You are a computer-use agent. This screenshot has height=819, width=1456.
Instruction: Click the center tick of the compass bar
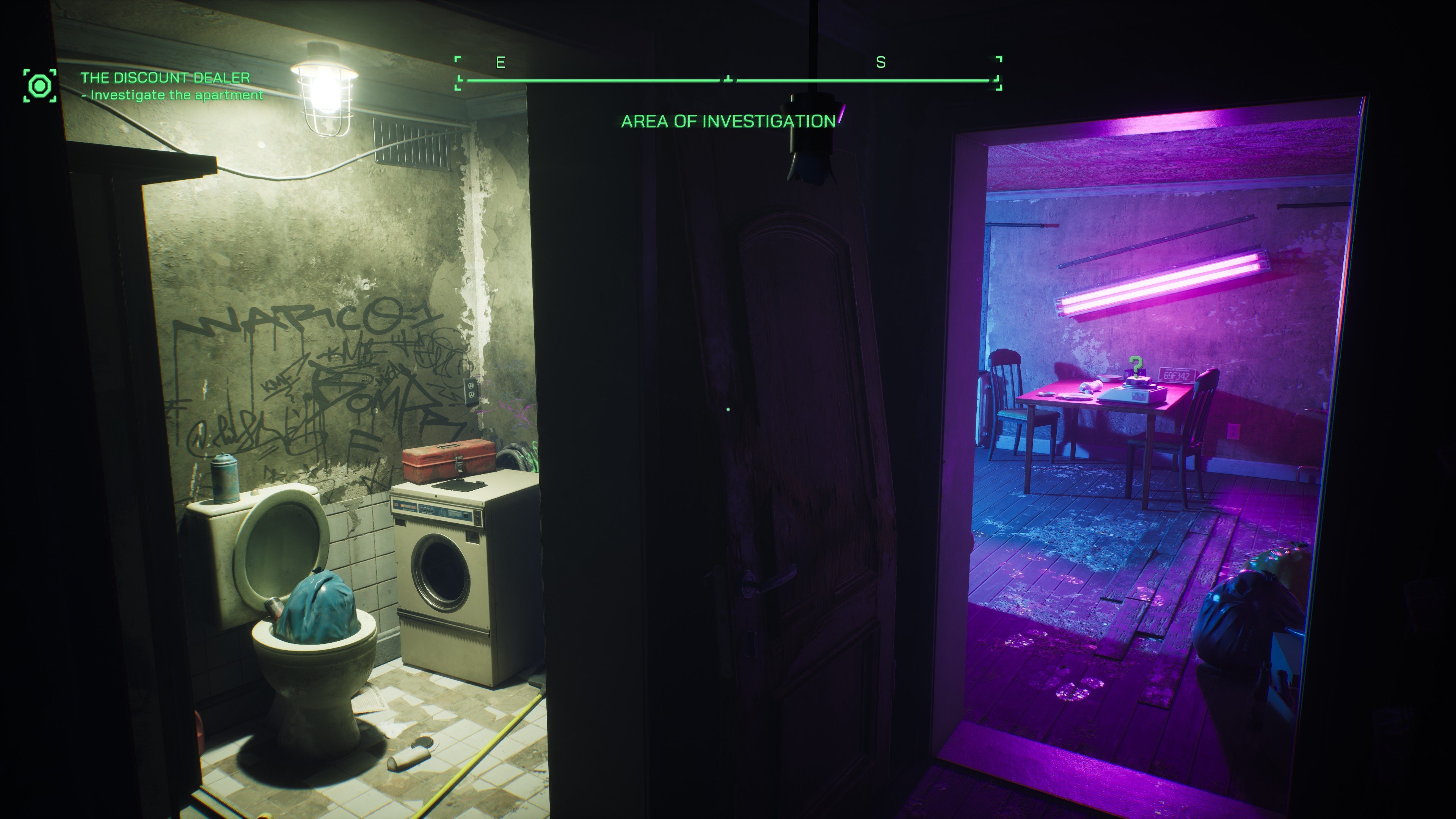[x=728, y=78]
